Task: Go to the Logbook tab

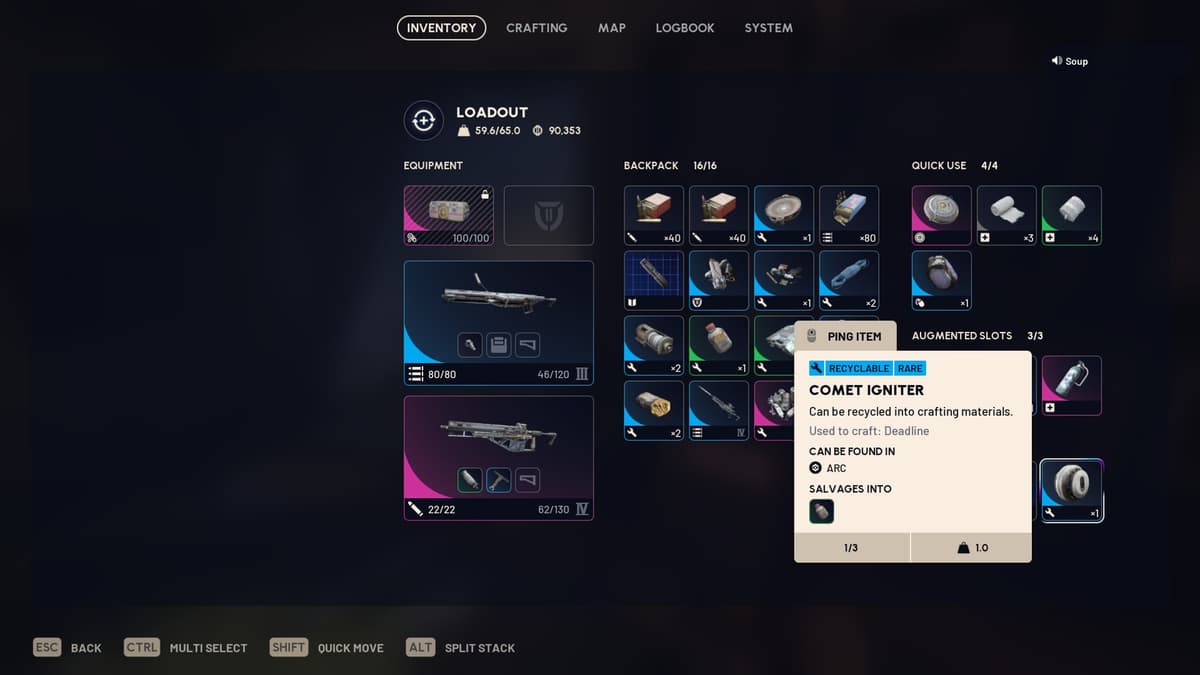Action: pyautogui.click(x=685, y=28)
